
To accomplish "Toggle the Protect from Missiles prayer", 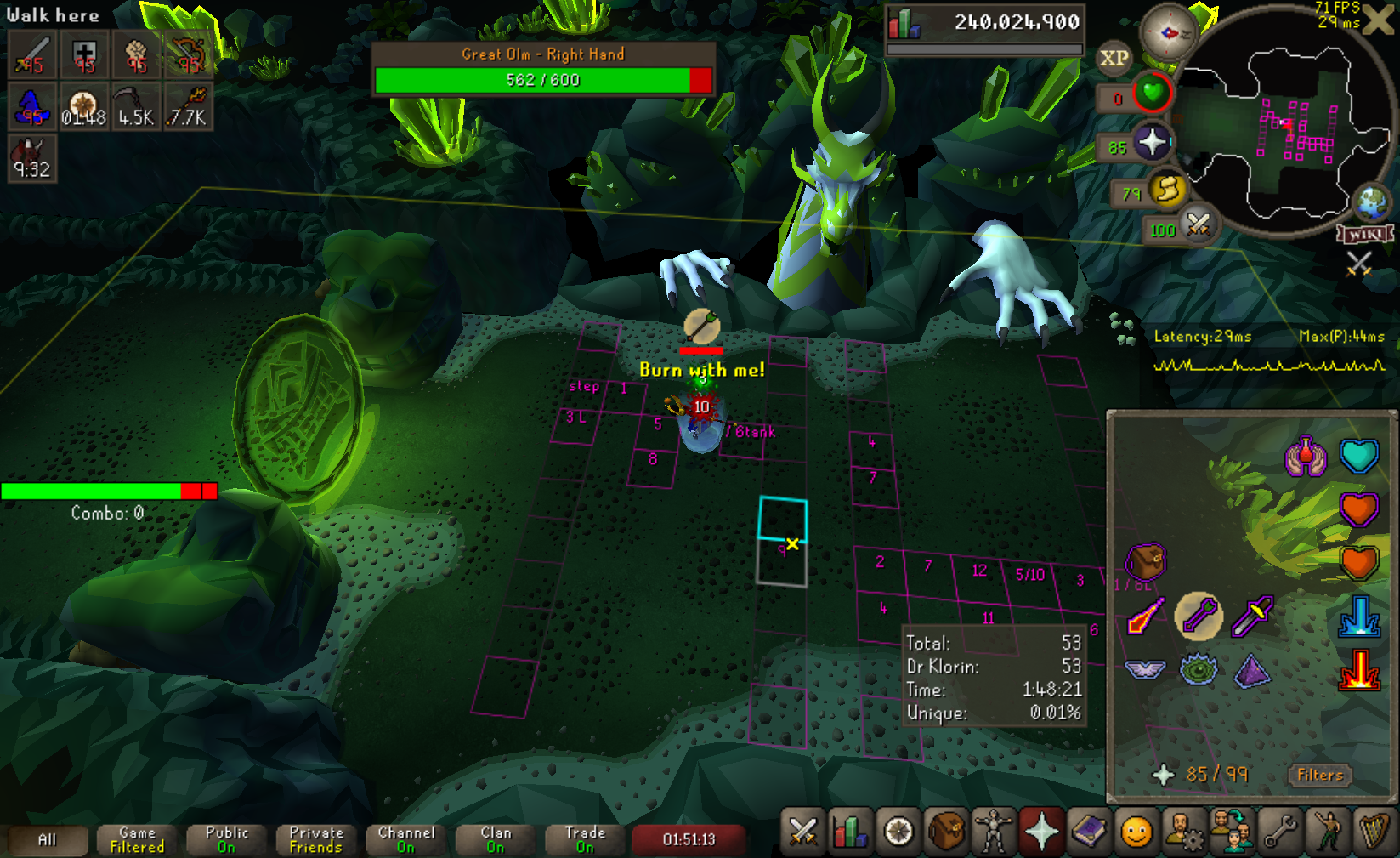I will point(1198,616).
